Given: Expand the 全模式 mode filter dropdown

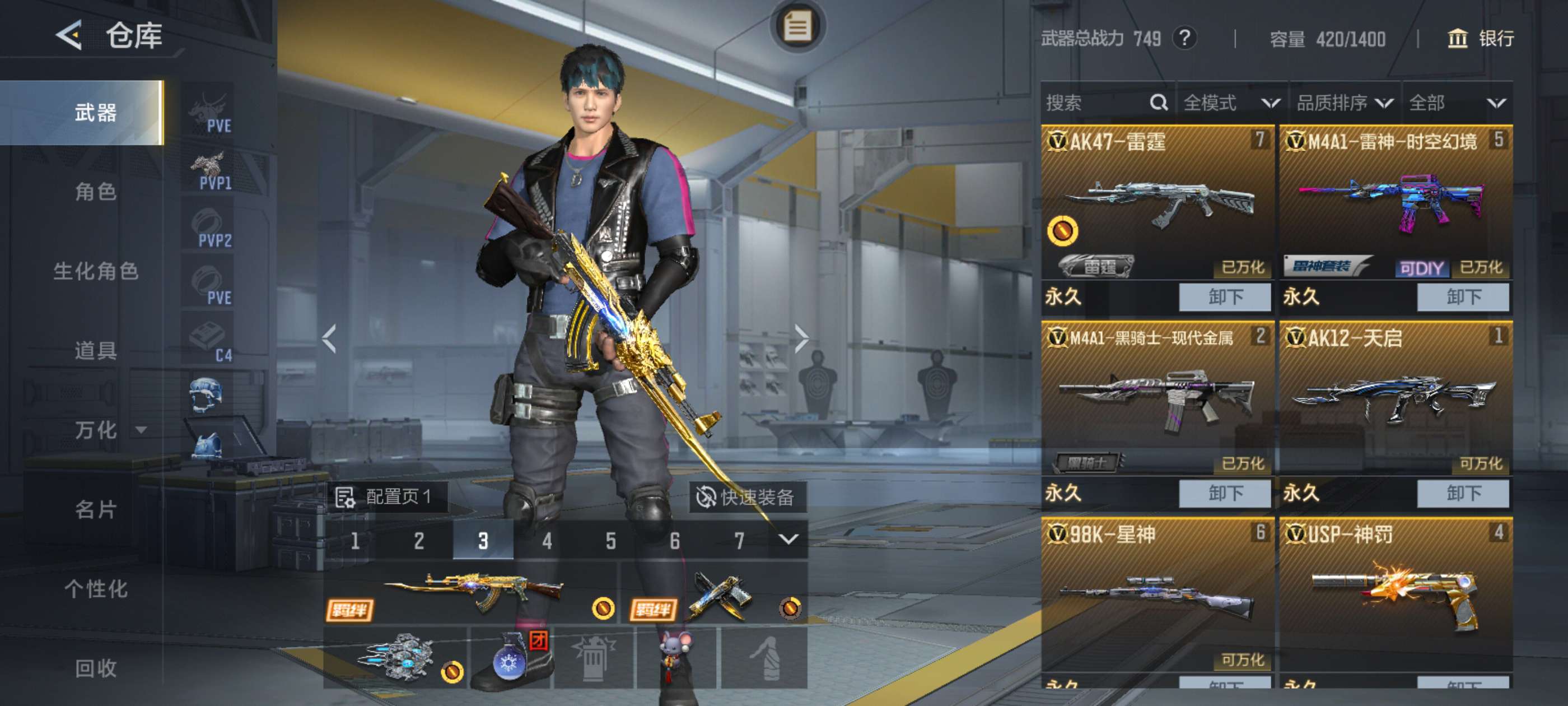Looking at the screenshot, I should pyautogui.click(x=1231, y=103).
